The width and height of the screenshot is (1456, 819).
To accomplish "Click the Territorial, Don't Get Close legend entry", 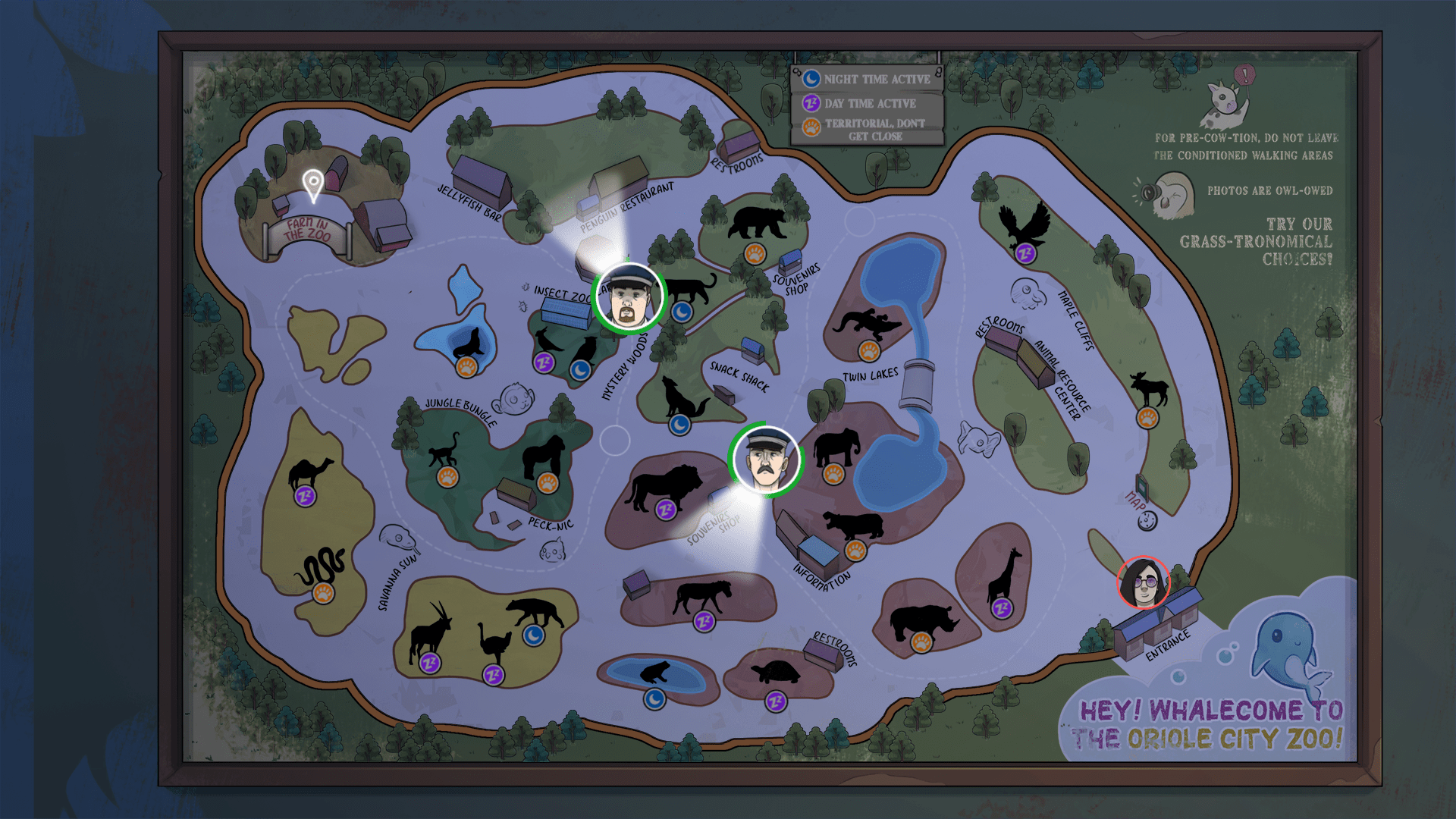I will coord(868,129).
